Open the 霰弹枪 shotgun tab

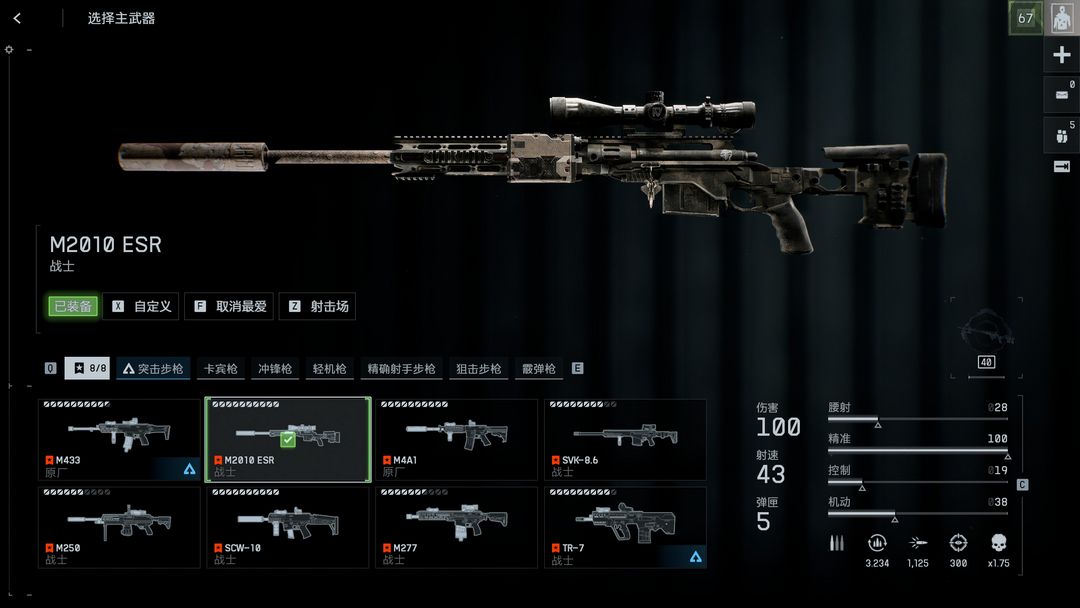[538, 368]
